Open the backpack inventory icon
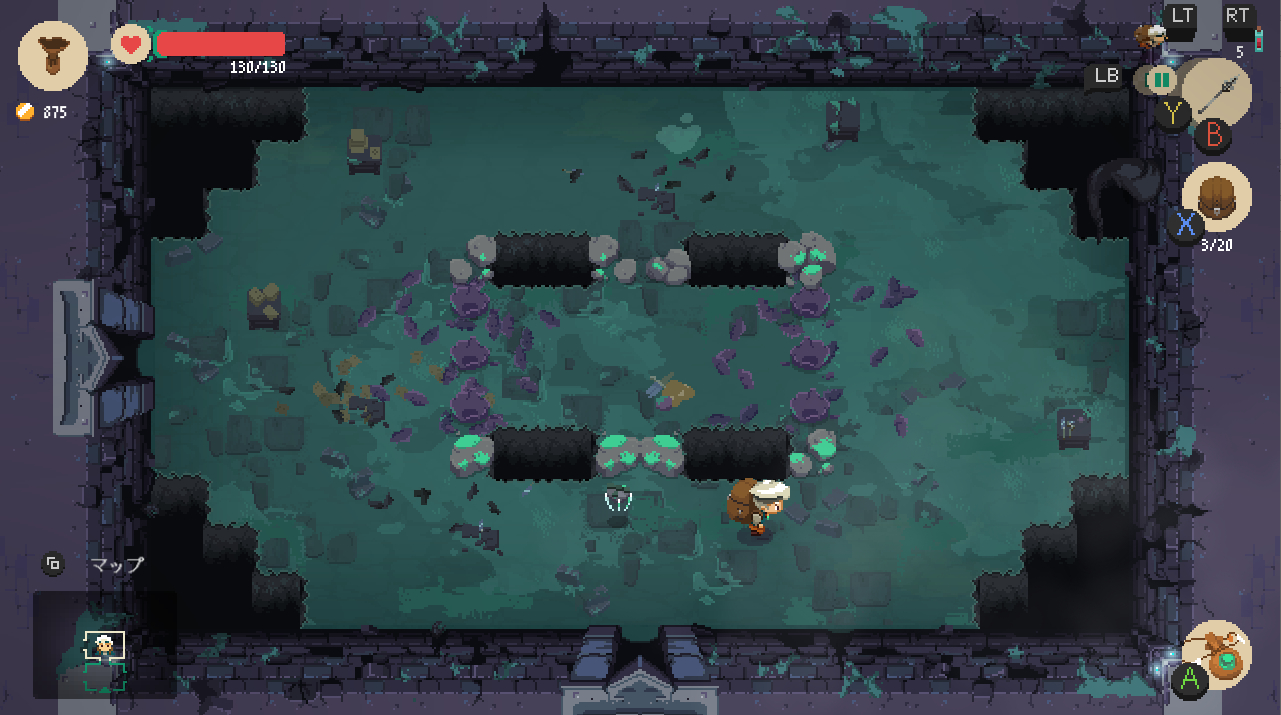 1217,196
